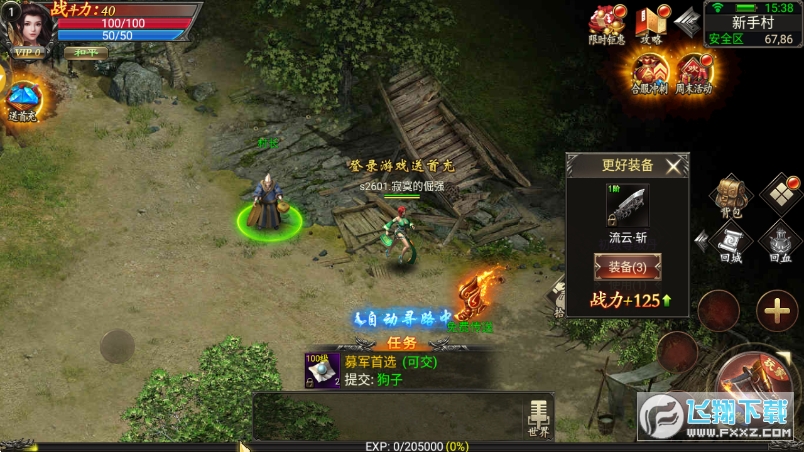Use the 回城 return-to-town scroll
The height and width of the screenshot is (452, 804).
pos(733,245)
